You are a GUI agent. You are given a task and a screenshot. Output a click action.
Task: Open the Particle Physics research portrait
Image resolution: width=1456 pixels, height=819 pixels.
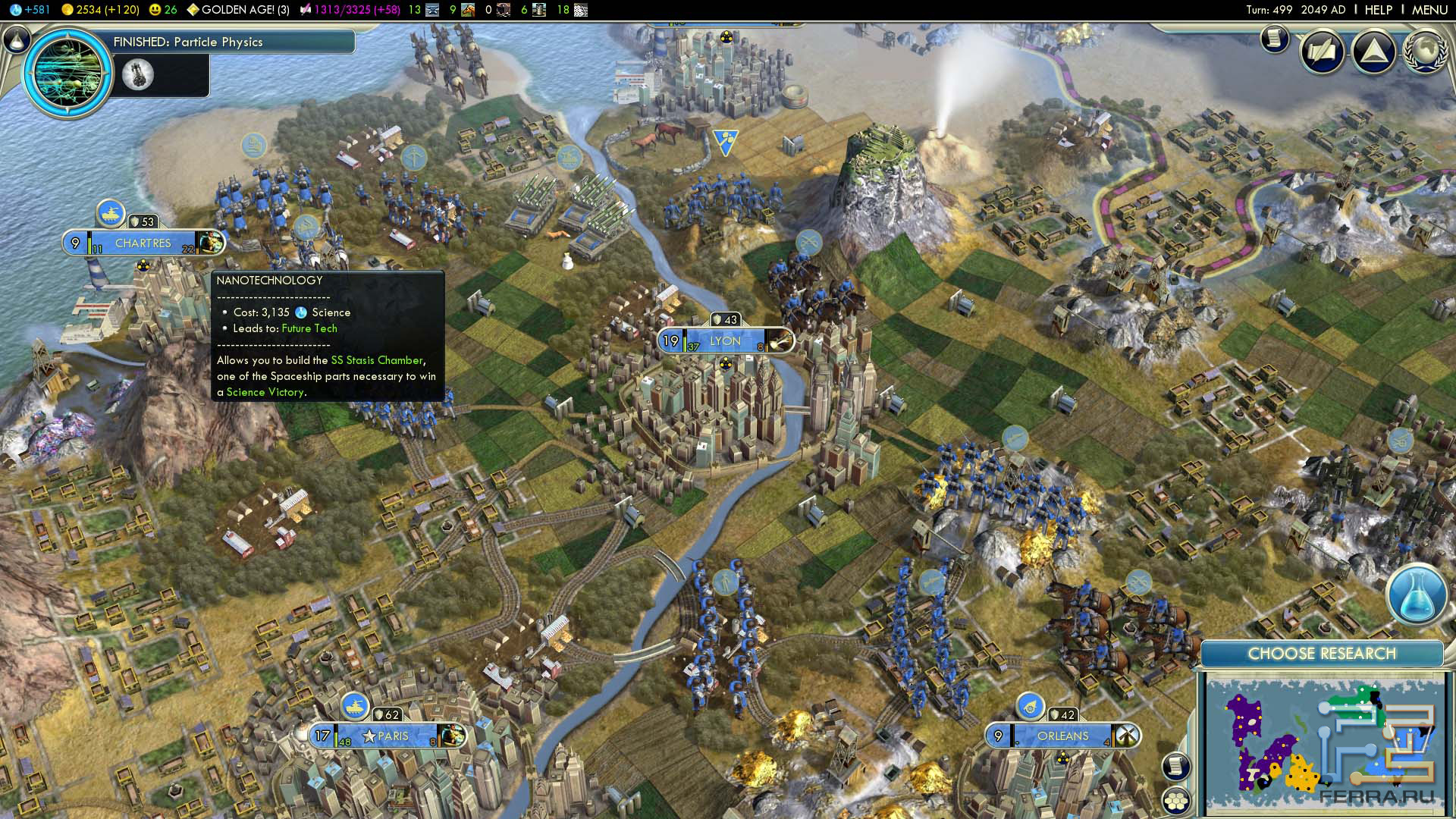tap(68, 74)
